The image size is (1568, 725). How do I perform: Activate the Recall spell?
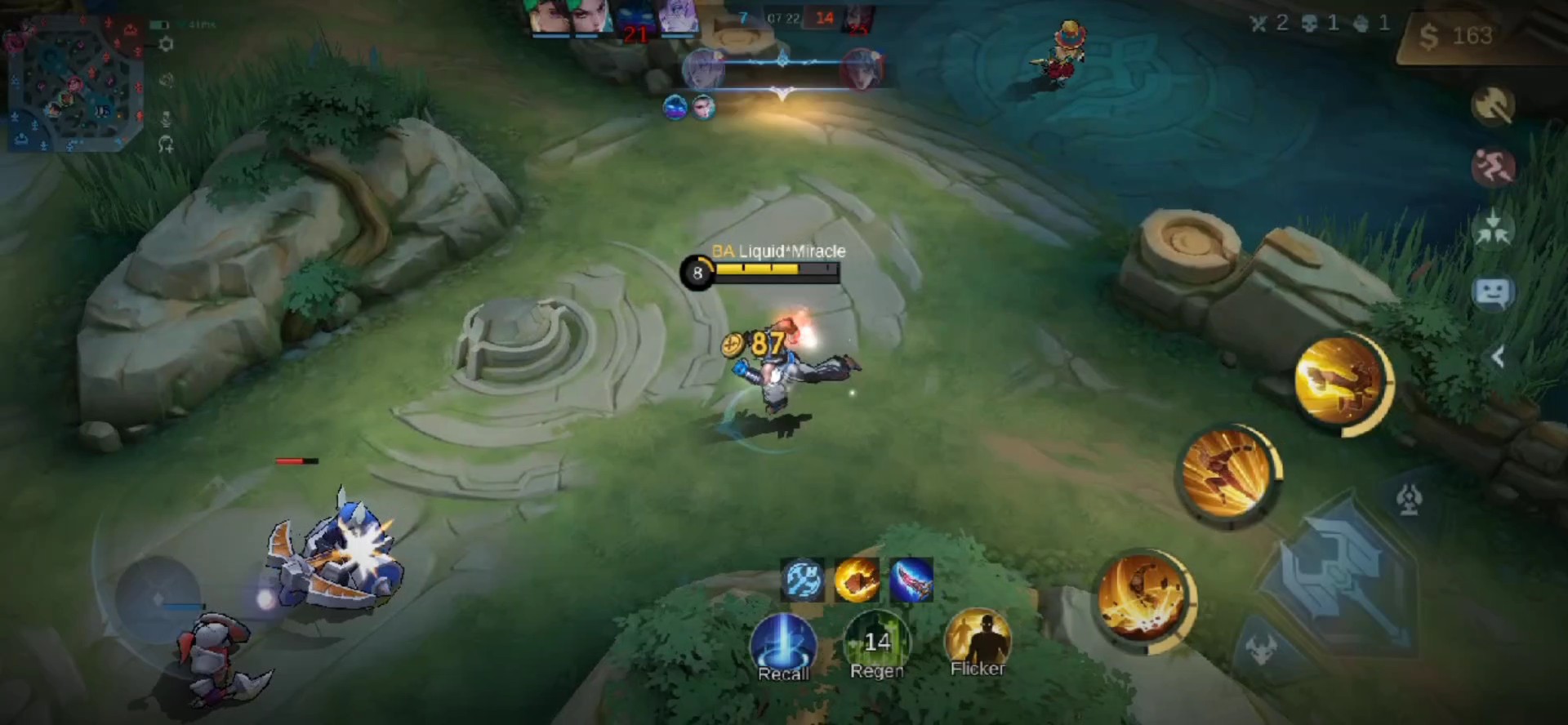[x=783, y=647]
